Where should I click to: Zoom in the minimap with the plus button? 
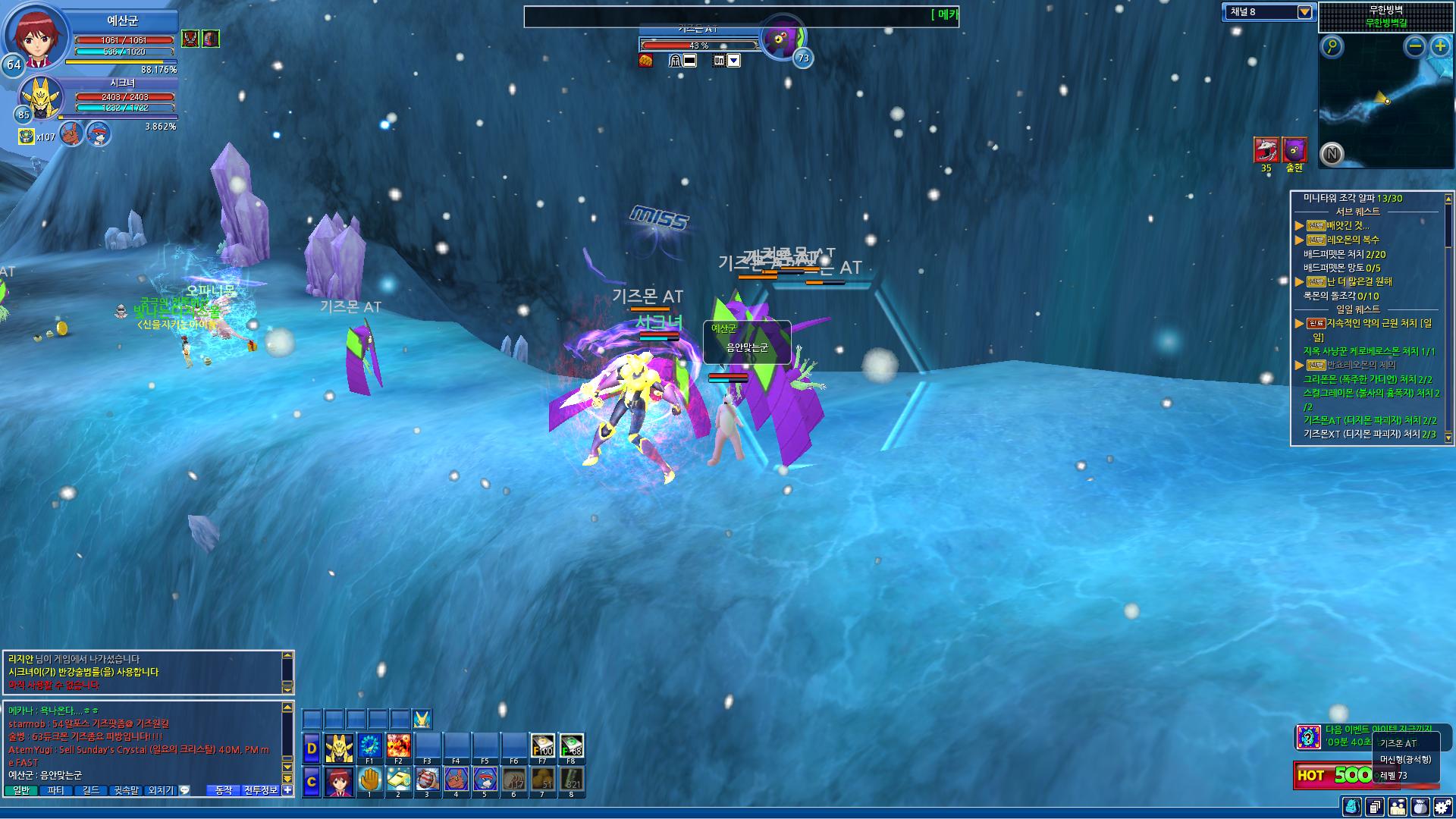[1440, 47]
